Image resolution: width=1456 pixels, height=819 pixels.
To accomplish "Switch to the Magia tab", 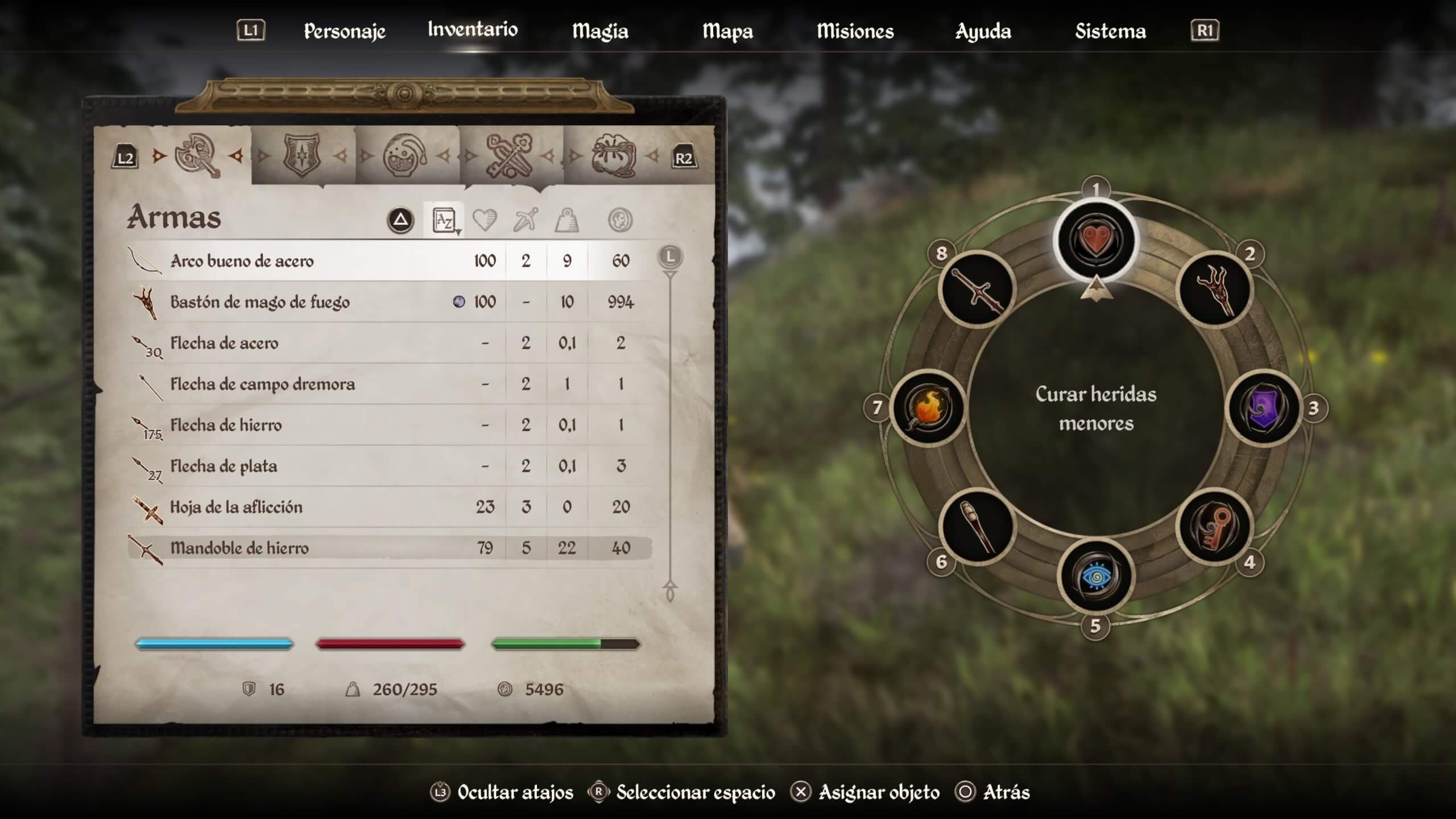I will (600, 31).
